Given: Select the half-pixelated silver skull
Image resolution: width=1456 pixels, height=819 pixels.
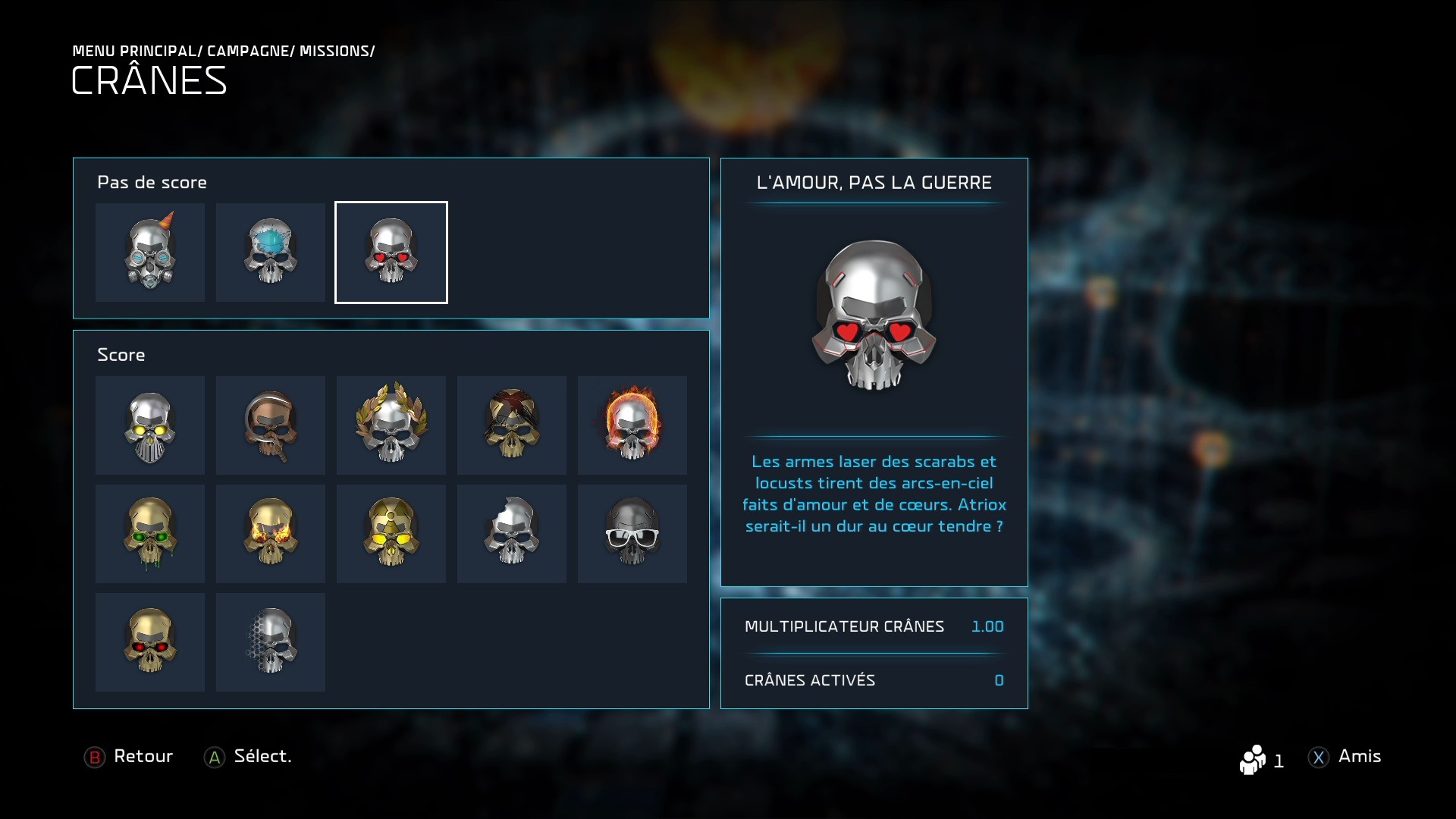Looking at the screenshot, I should pos(271,642).
